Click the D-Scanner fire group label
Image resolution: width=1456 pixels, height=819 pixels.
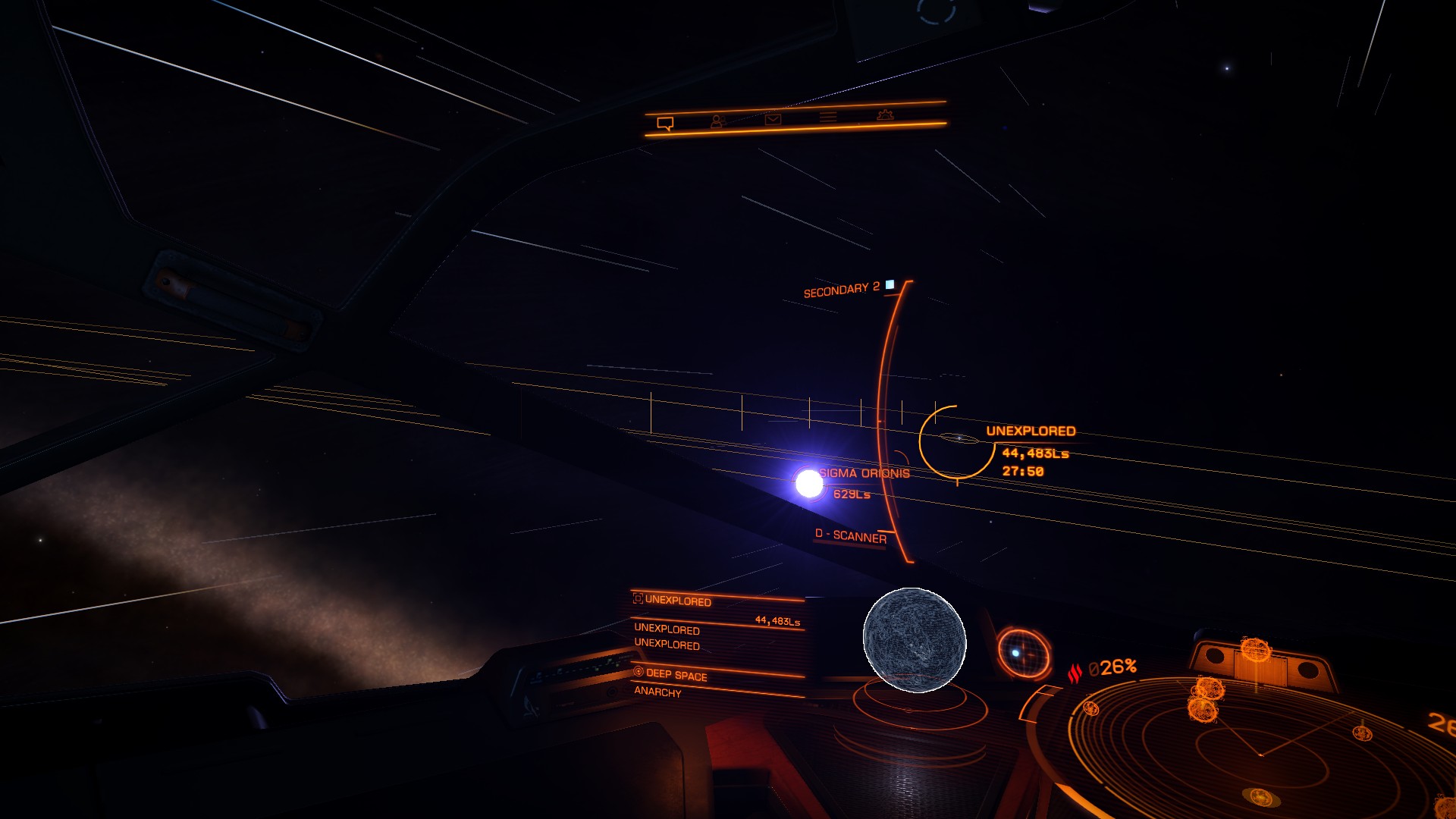pos(850,536)
